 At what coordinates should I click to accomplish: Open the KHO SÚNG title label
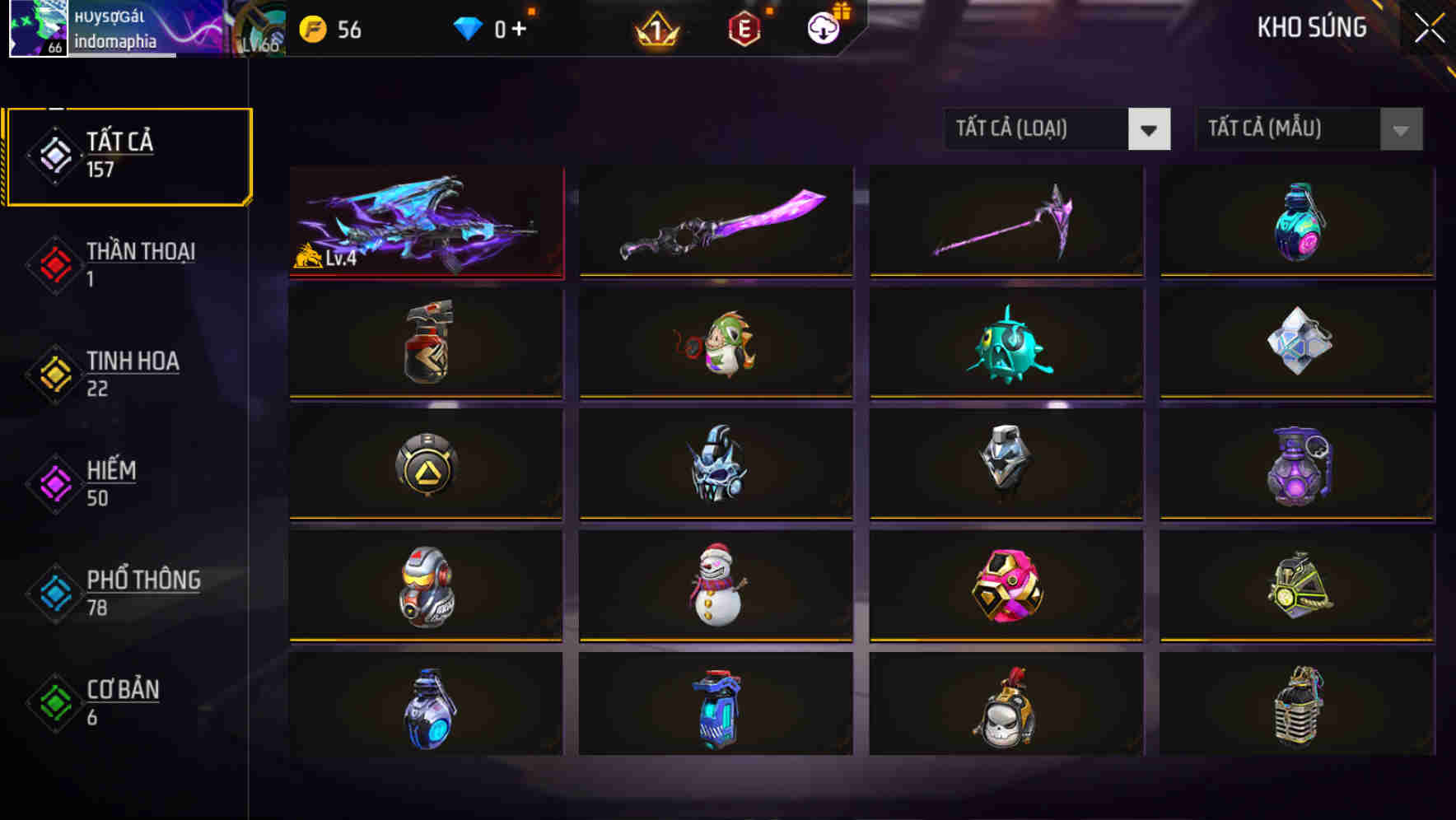[x=1311, y=27]
